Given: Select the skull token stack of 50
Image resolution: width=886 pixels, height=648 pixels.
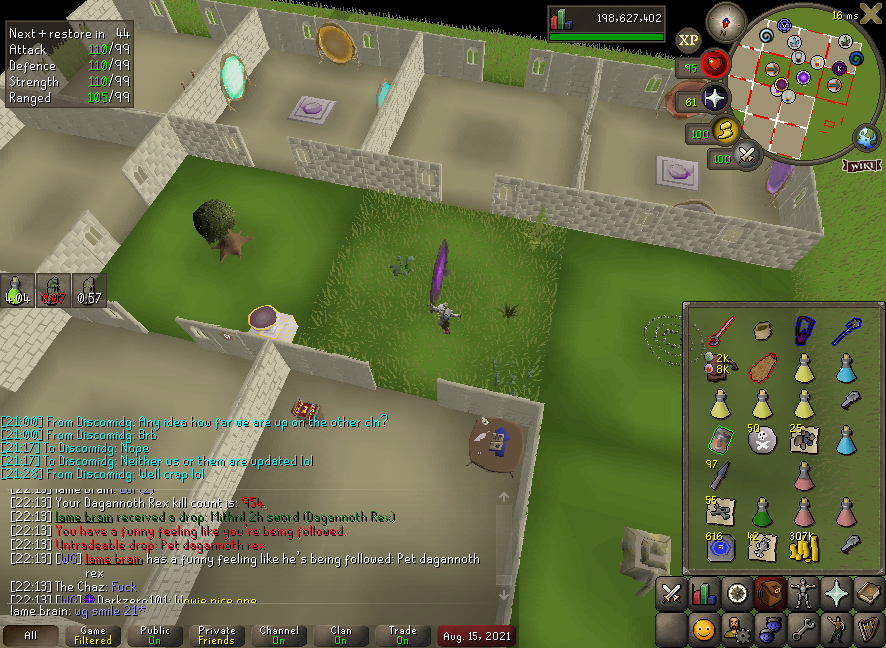Looking at the screenshot, I should [x=761, y=439].
